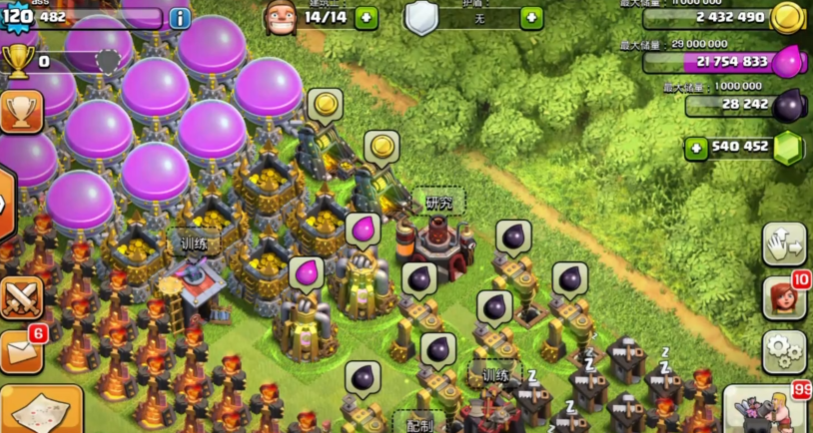
Task: Tap the shield plus button
Action: (x=532, y=17)
